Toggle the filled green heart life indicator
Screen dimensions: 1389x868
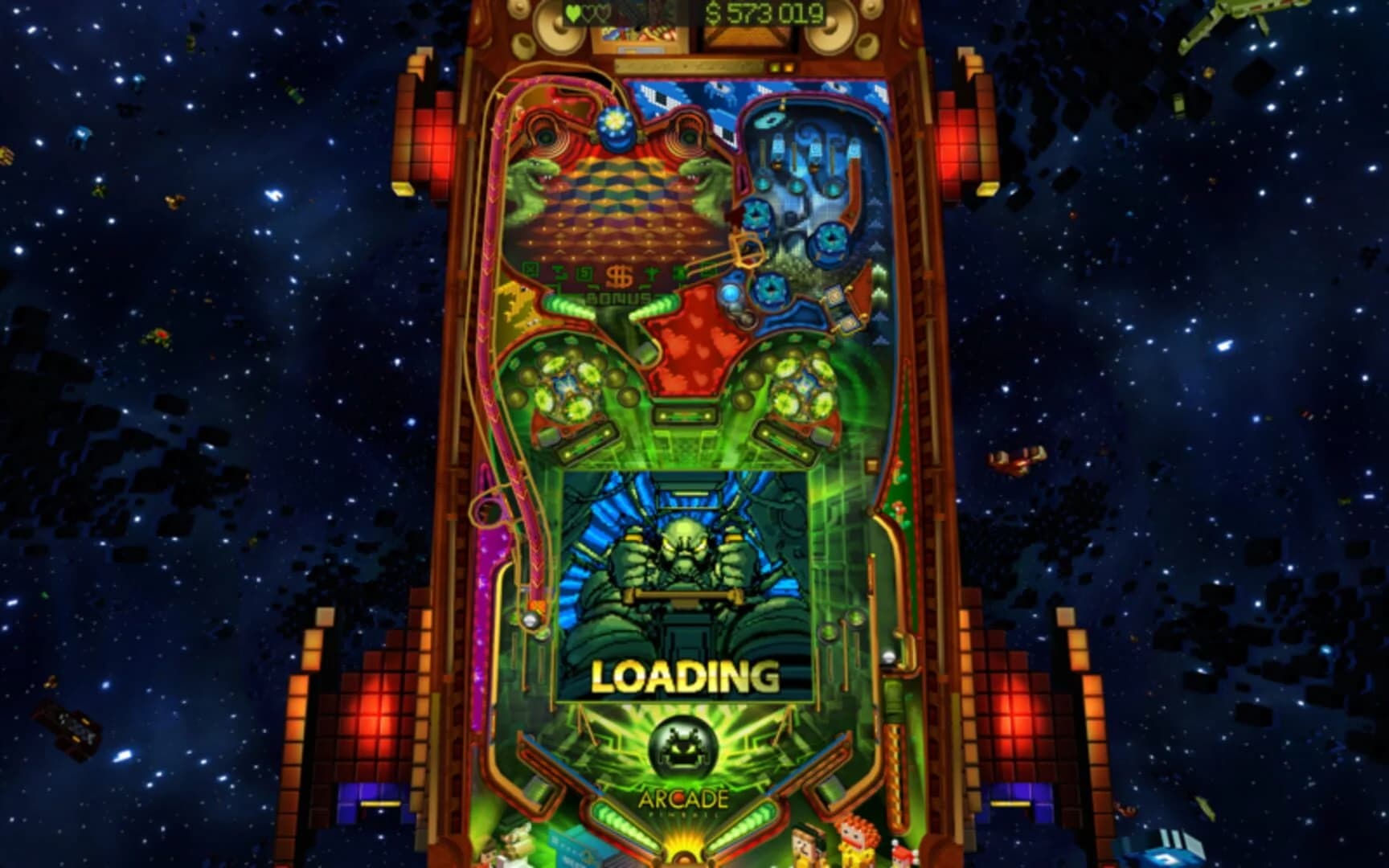pos(572,11)
